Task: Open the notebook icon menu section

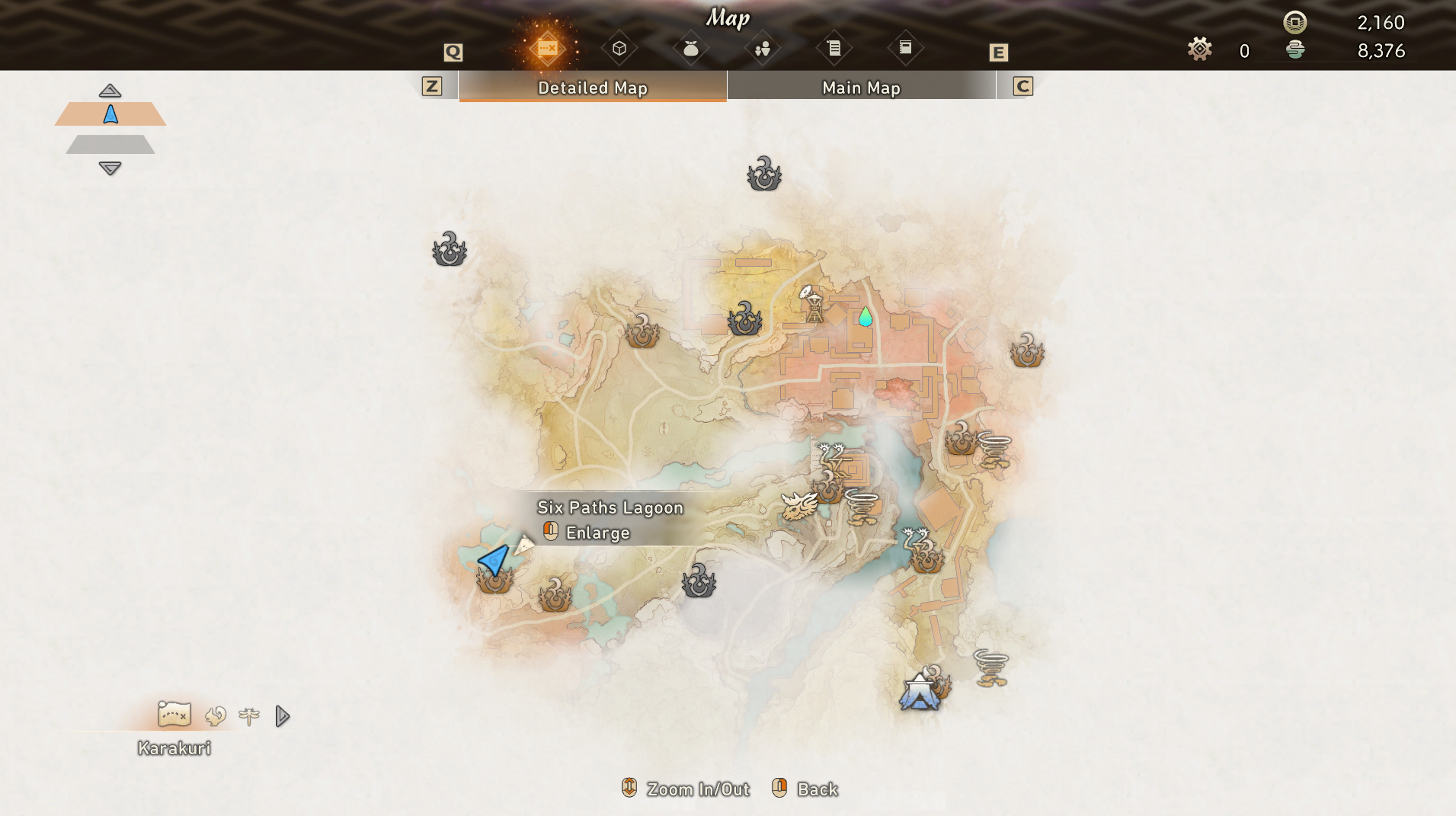Action: click(905, 48)
